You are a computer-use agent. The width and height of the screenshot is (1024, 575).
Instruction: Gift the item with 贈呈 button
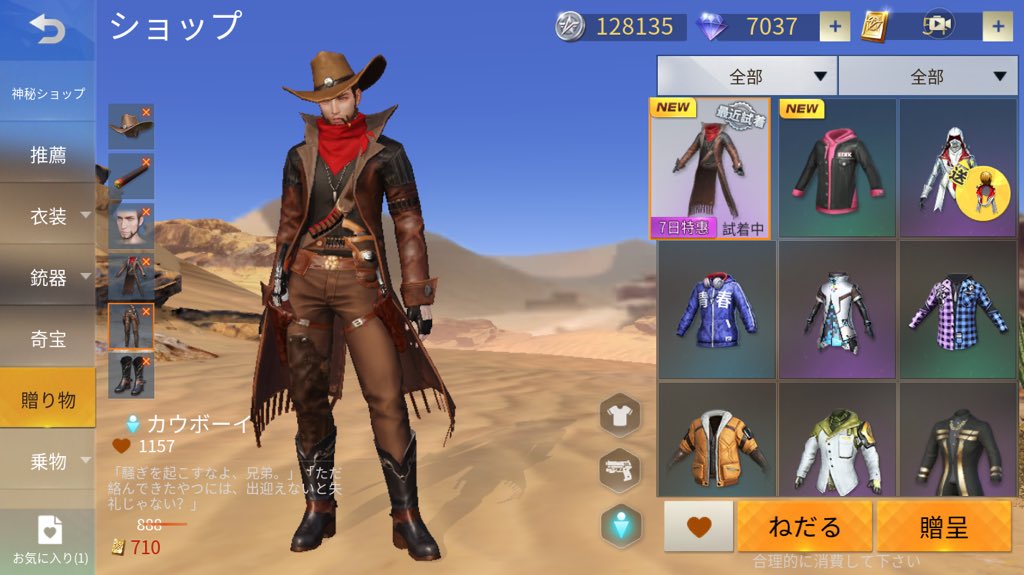[943, 526]
